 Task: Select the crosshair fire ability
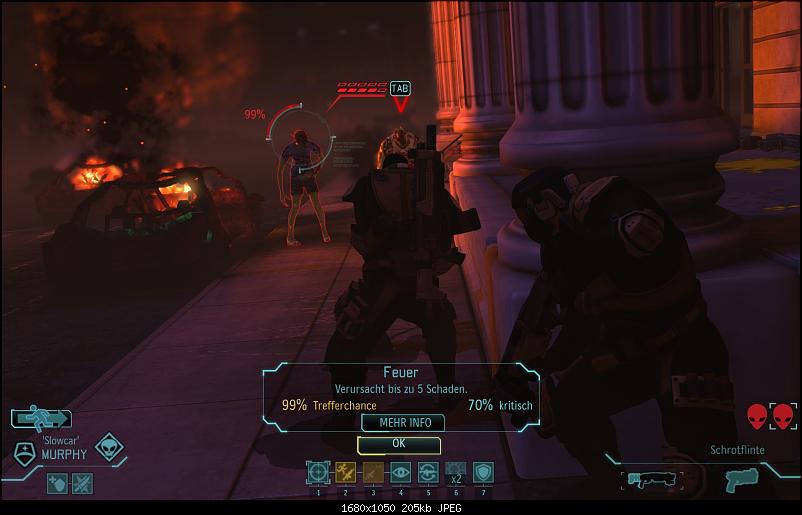click(318, 473)
